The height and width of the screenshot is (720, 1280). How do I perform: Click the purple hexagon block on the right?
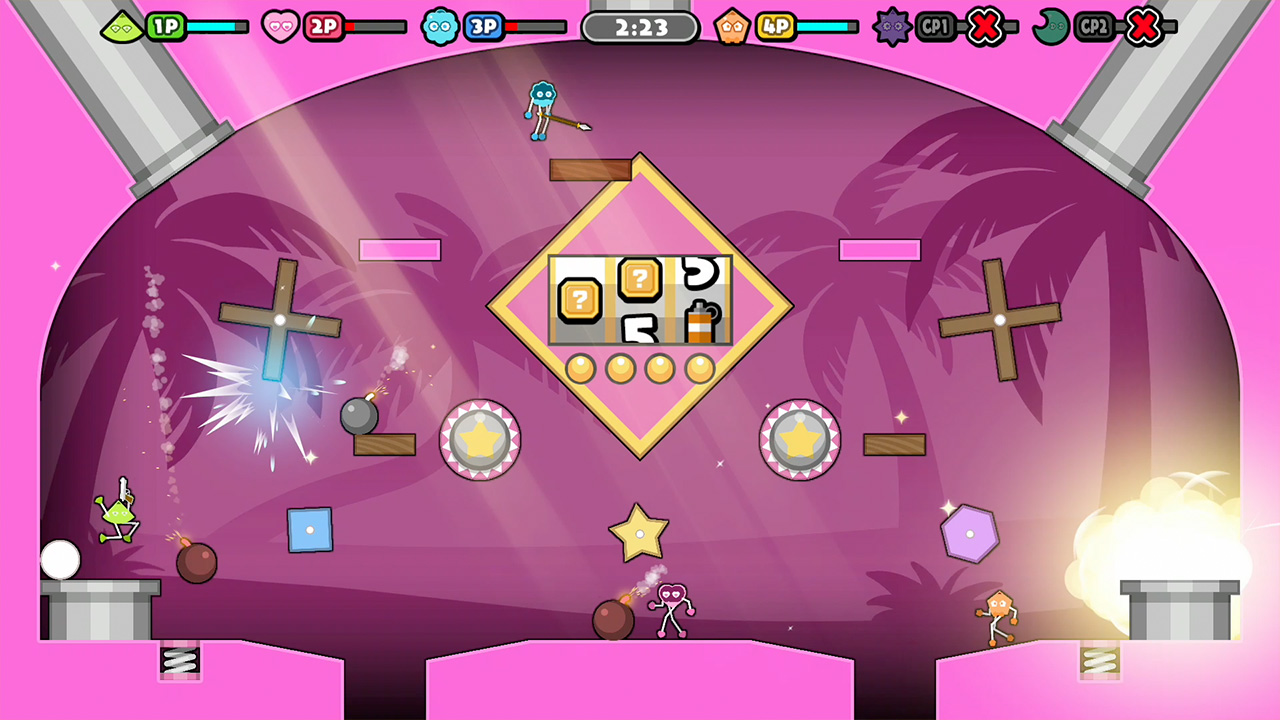tap(968, 531)
